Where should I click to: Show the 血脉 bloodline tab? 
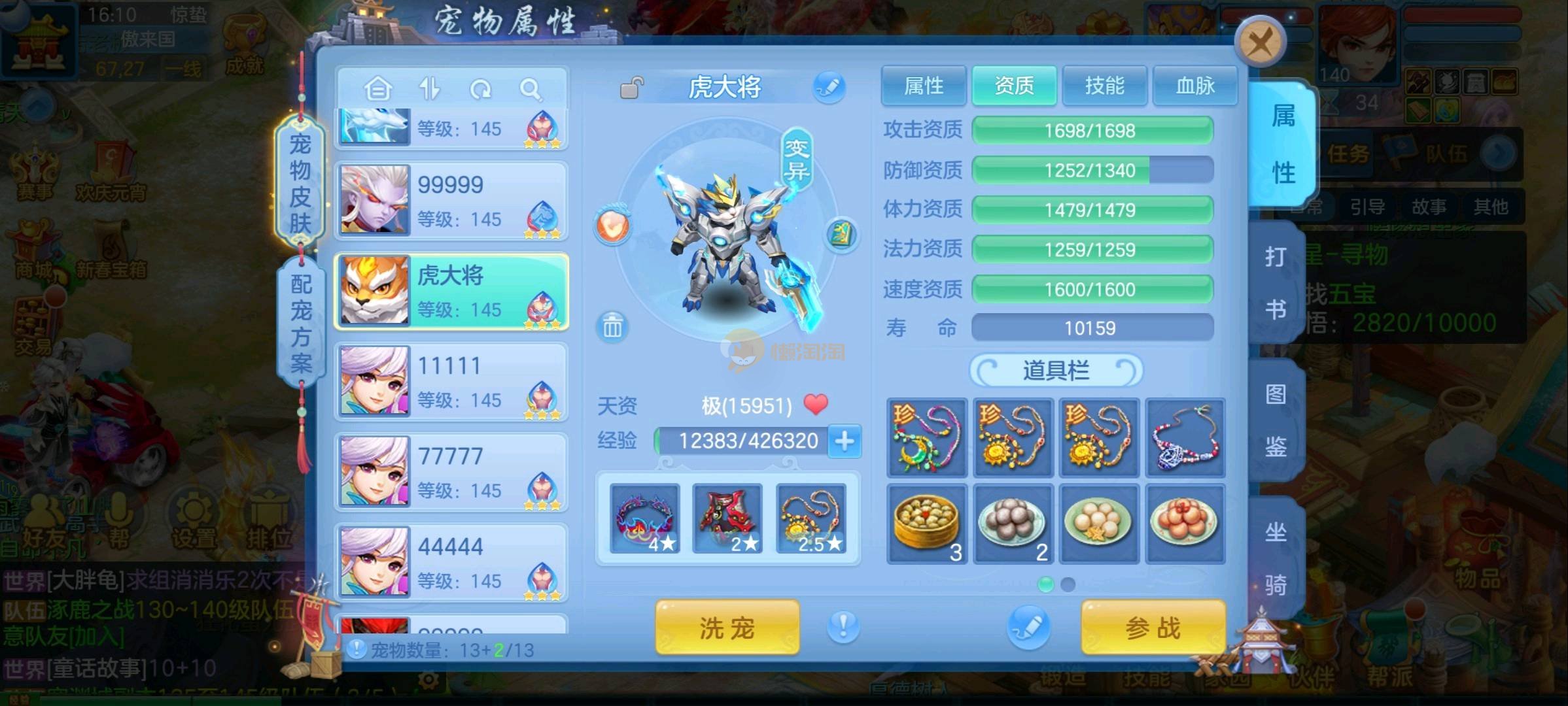click(x=1194, y=86)
